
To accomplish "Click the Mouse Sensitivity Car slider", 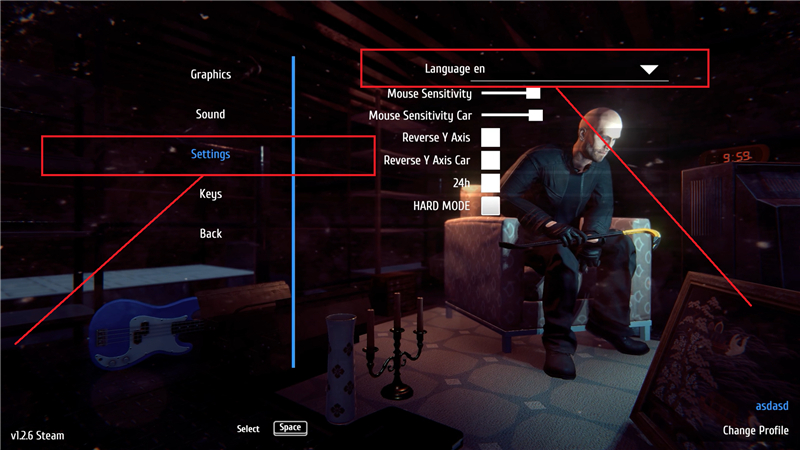I will click(535, 116).
